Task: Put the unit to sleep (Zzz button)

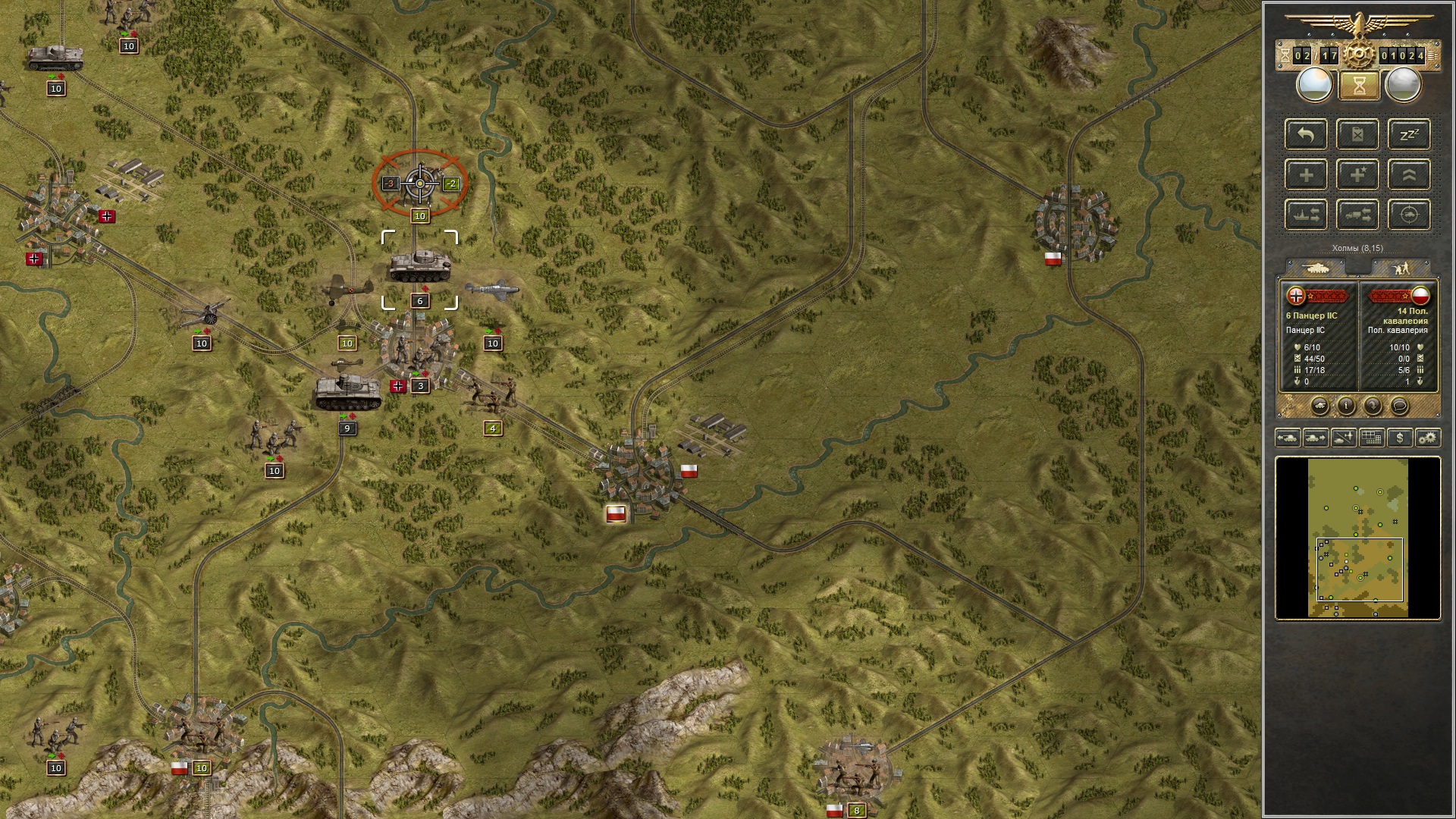Action: point(1409,134)
